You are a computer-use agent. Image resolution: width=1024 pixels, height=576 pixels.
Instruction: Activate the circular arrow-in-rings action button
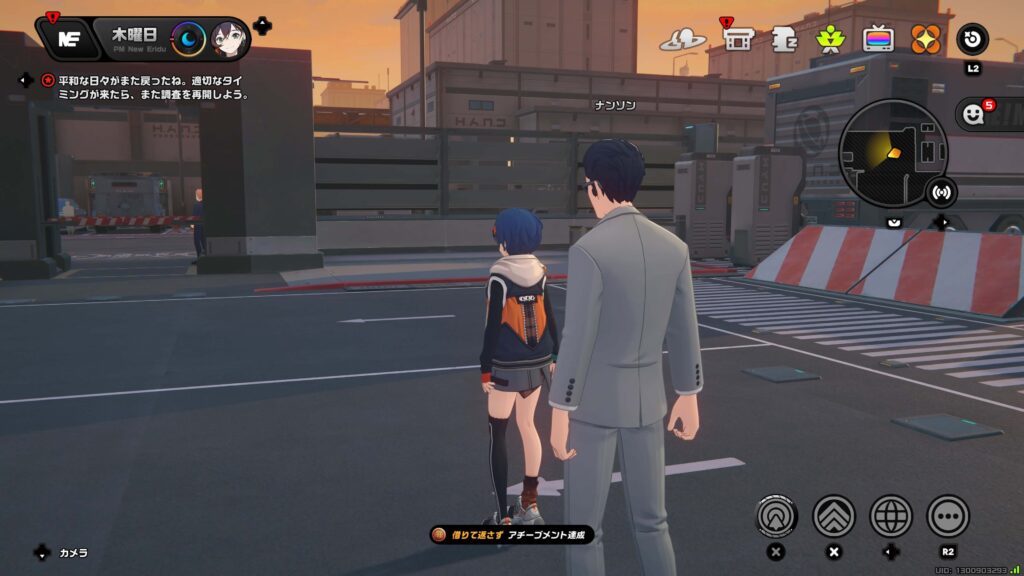tap(775, 516)
